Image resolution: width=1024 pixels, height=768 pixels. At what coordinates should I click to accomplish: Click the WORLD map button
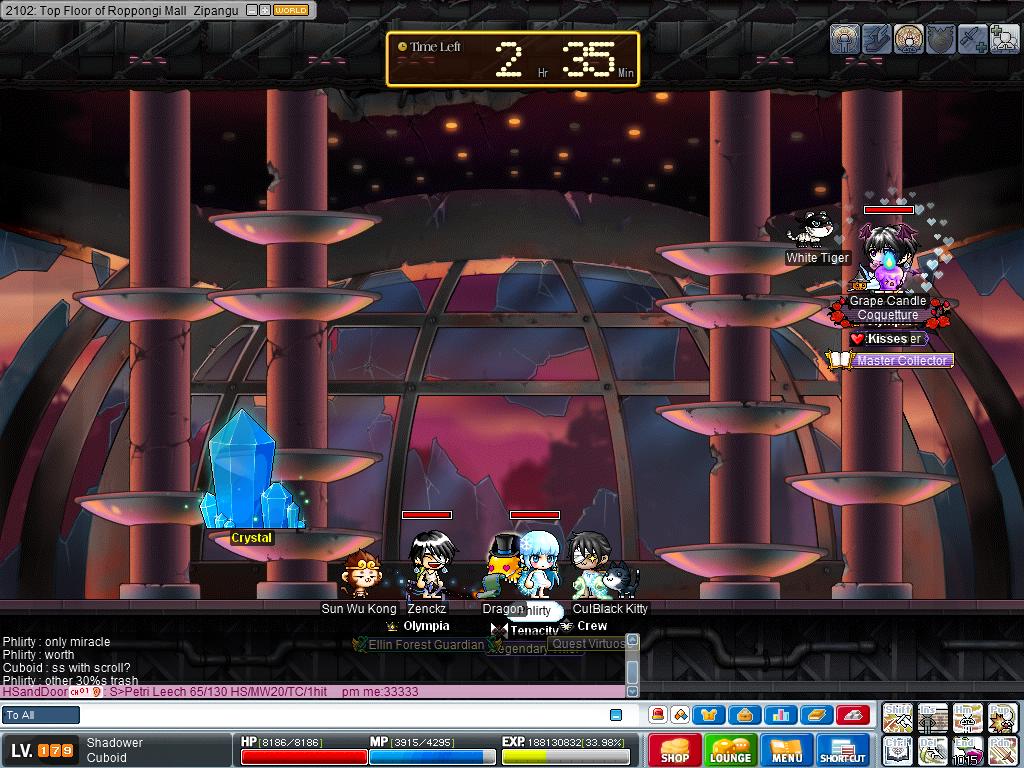291,10
